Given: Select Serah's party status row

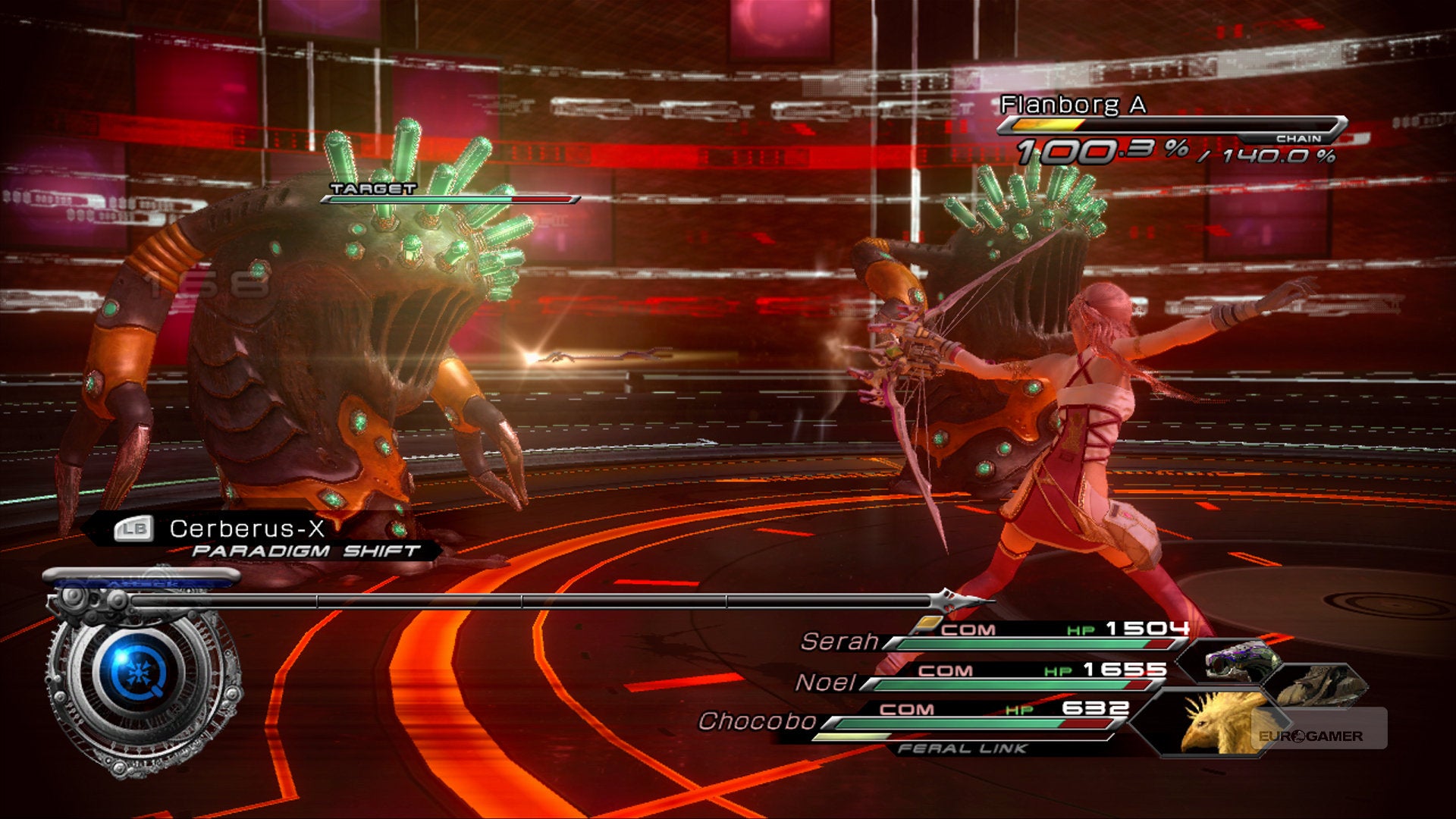Looking at the screenshot, I should click(x=995, y=639).
